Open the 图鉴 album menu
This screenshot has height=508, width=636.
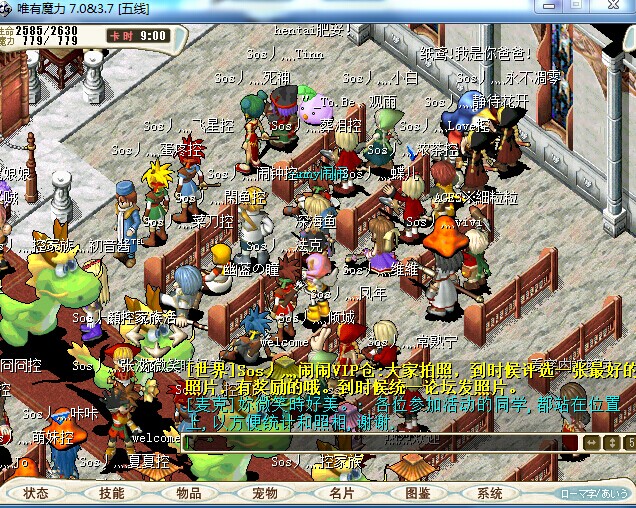[418, 493]
